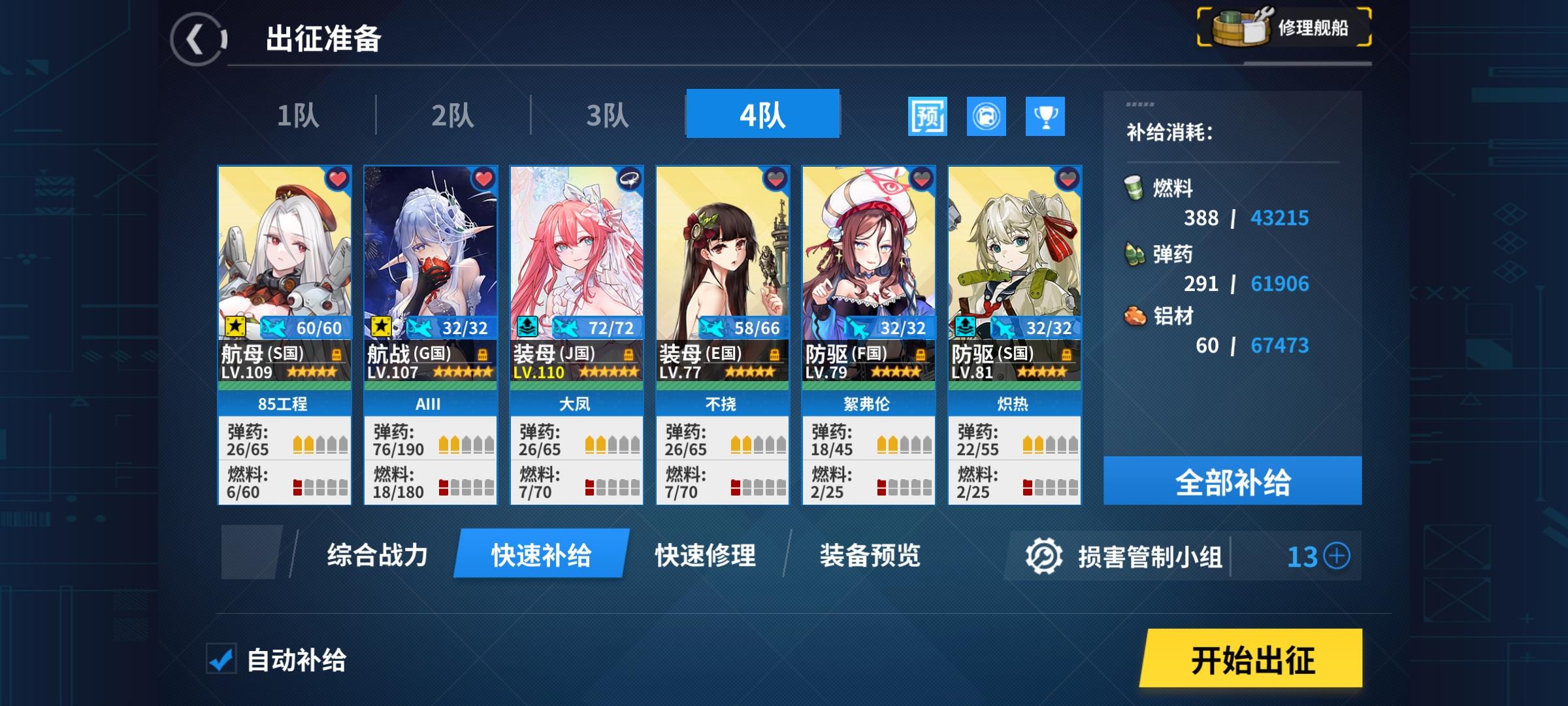Click the auto-battle circle icon beside 预

tap(985, 116)
